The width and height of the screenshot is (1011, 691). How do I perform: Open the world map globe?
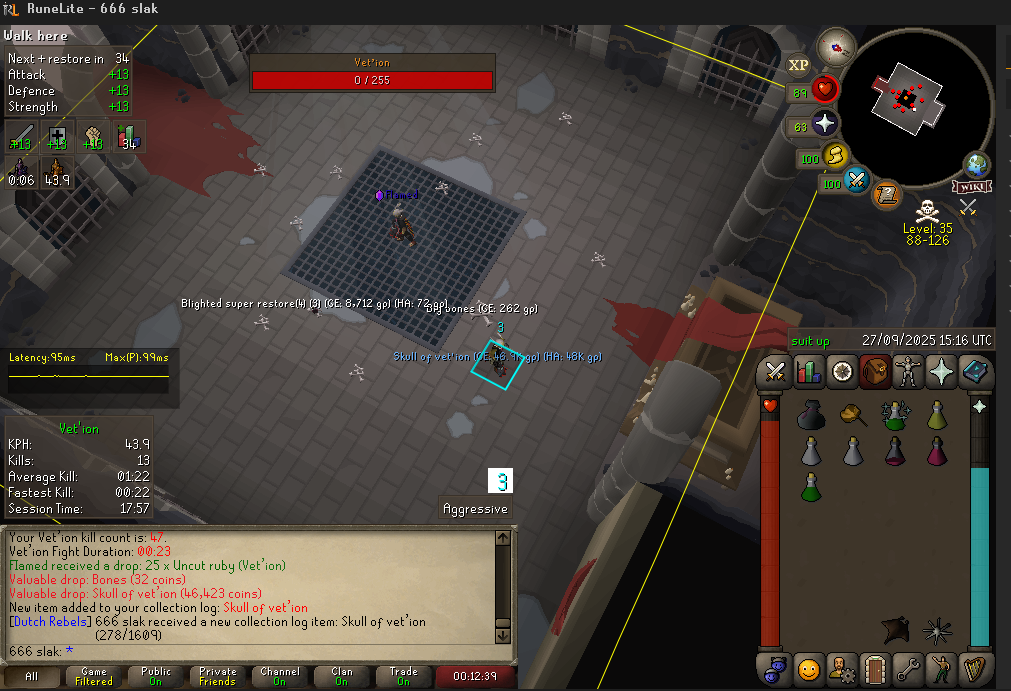pyautogui.click(x=977, y=166)
